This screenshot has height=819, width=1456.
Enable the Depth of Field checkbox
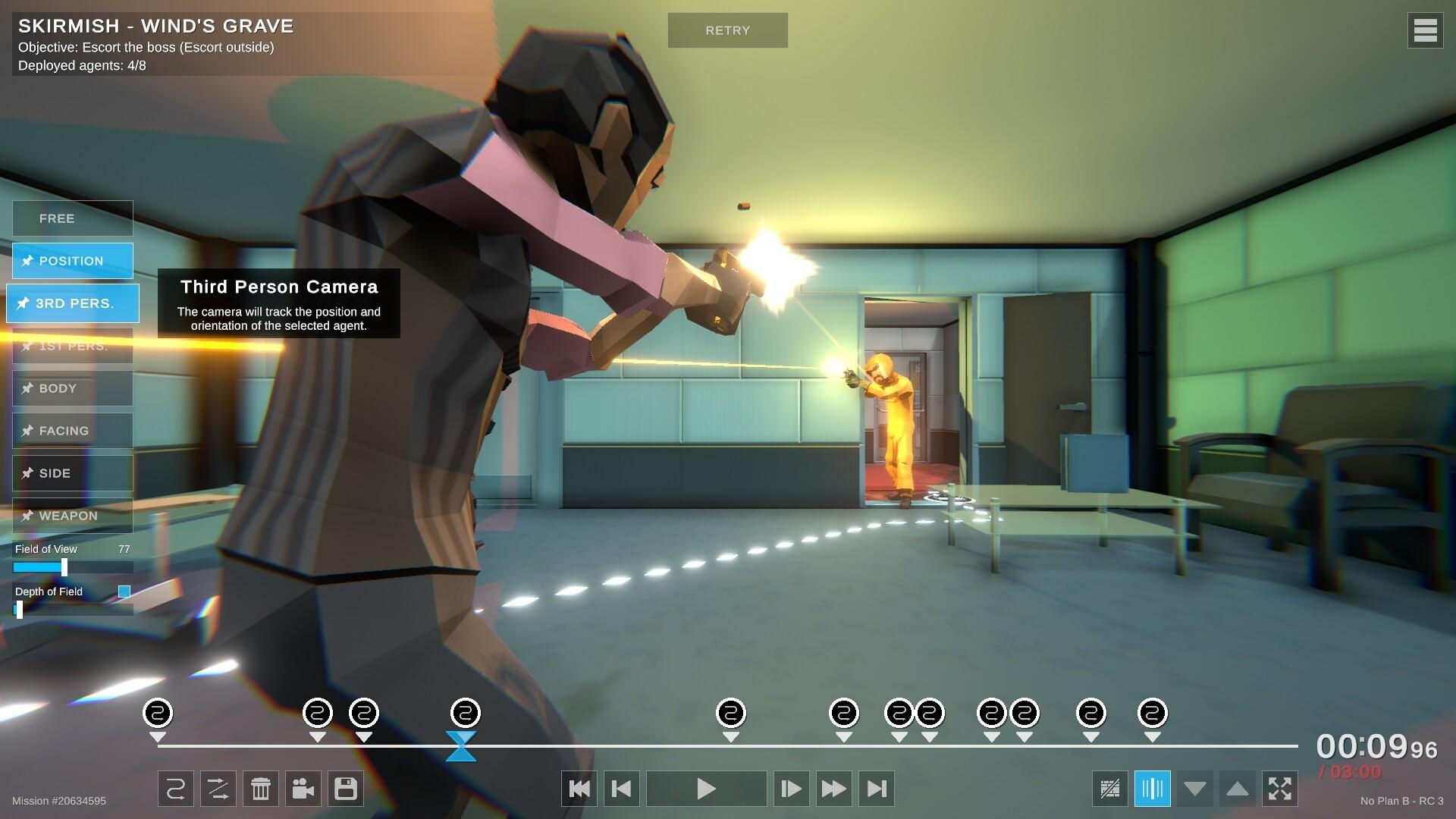124,591
